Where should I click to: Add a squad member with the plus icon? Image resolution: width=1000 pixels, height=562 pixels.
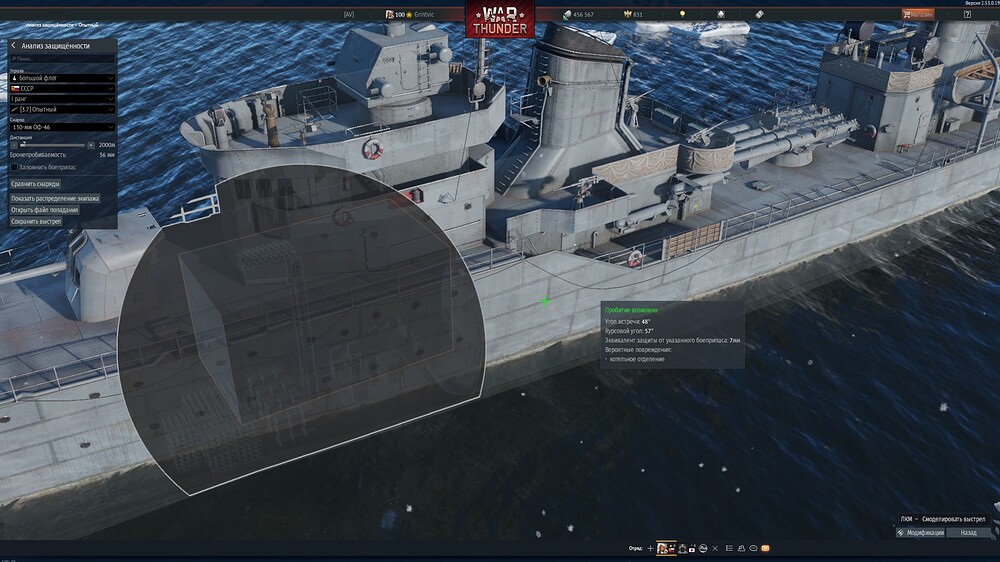(x=650, y=548)
